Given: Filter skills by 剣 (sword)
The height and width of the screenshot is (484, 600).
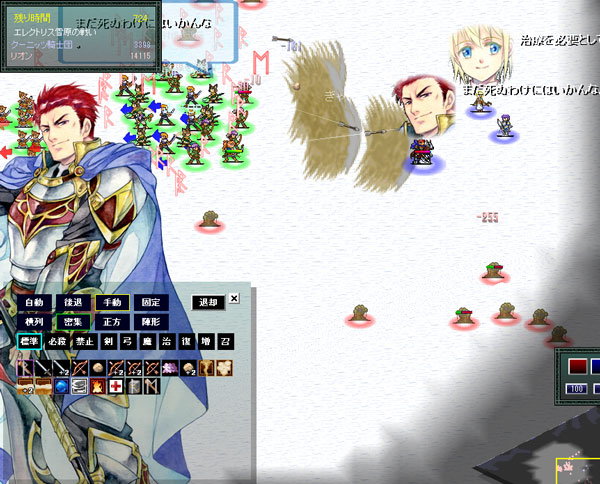Looking at the screenshot, I should point(109,342).
